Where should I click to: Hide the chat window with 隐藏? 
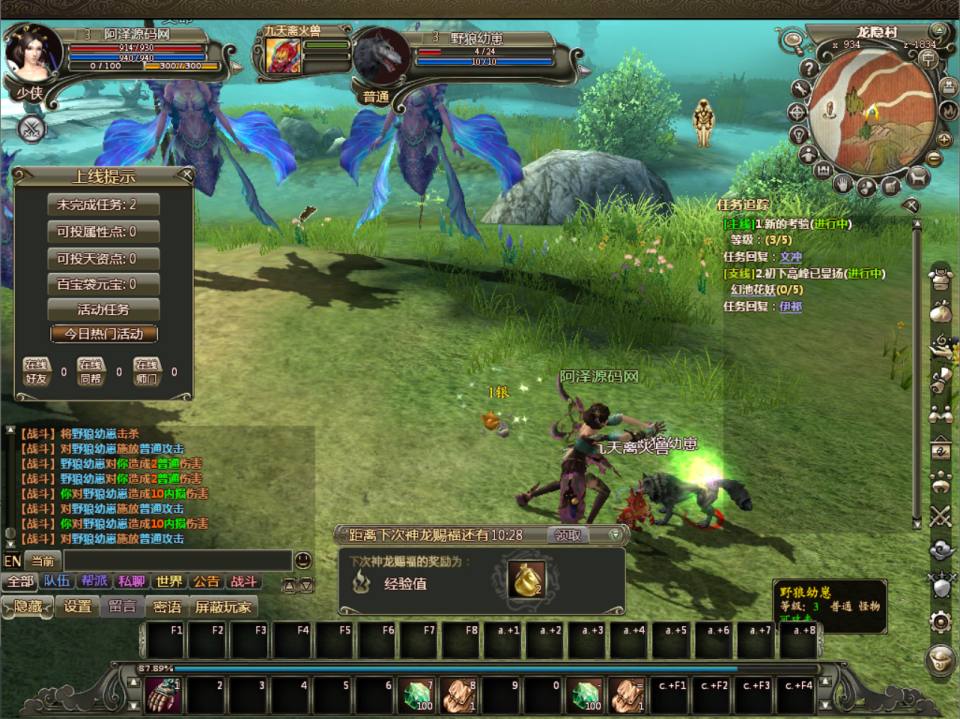(27, 607)
